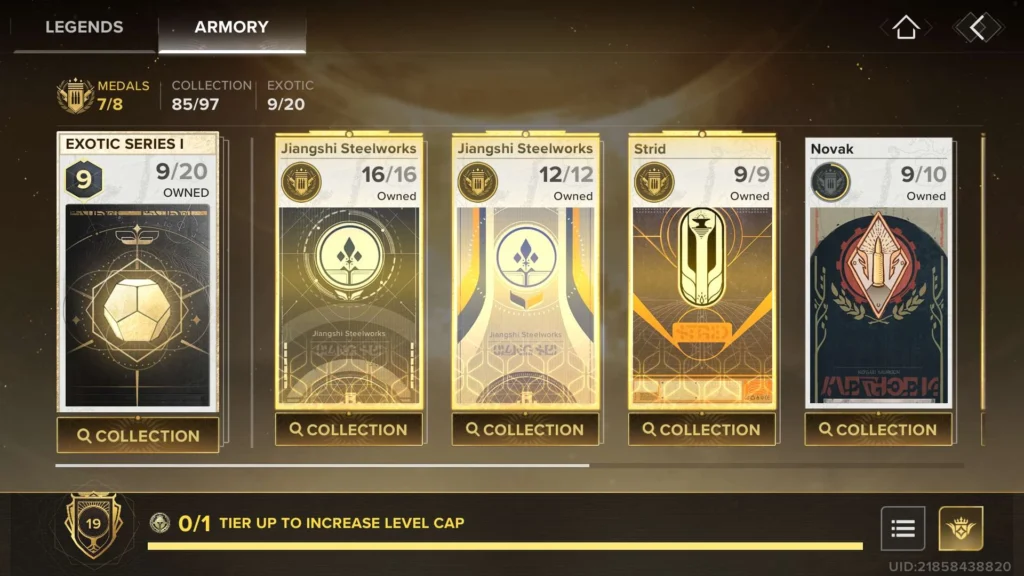Open the Strid collection card
This screenshot has height=576, width=1024.
701,290
